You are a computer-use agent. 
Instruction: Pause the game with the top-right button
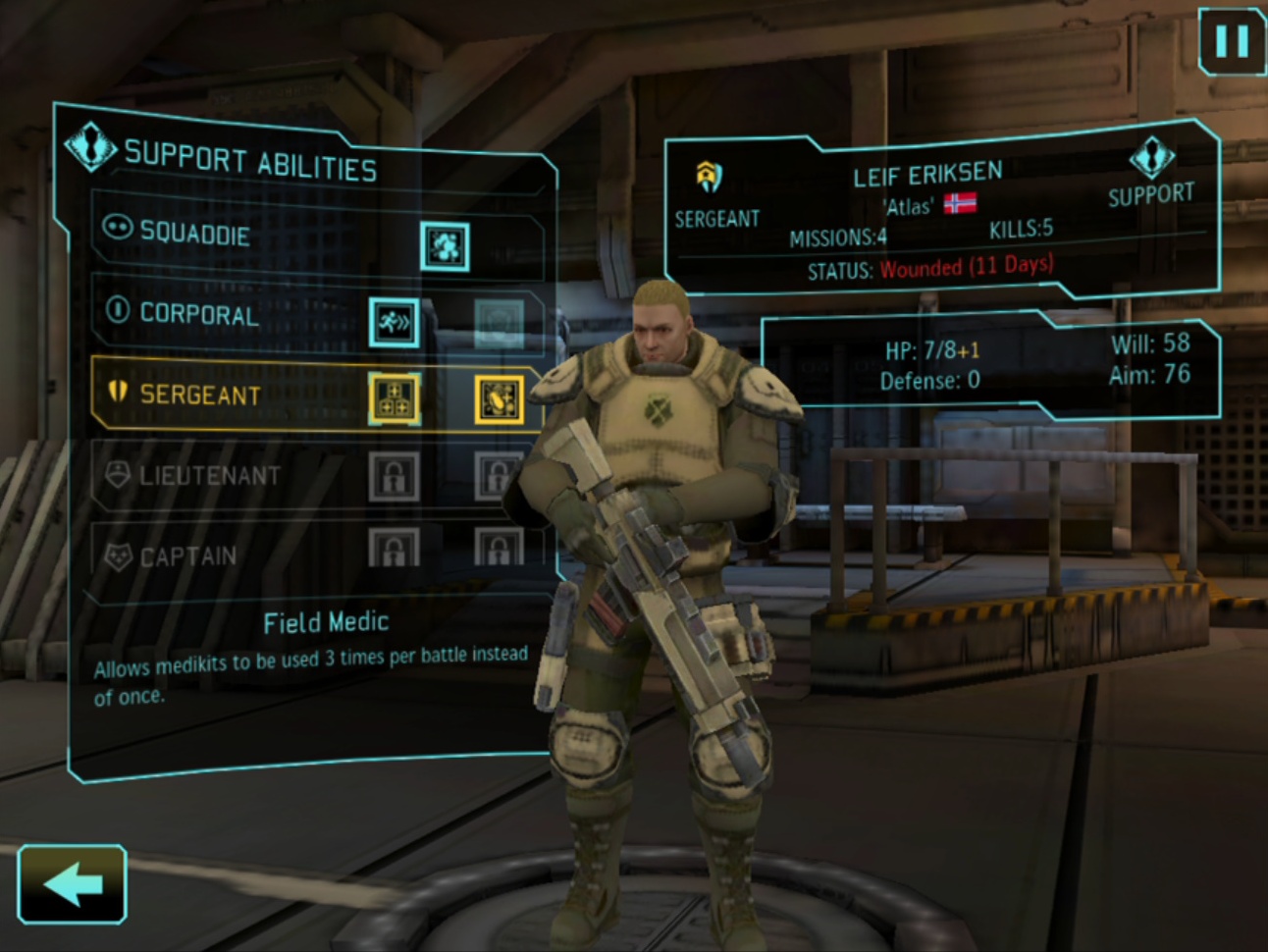tap(1232, 41)
